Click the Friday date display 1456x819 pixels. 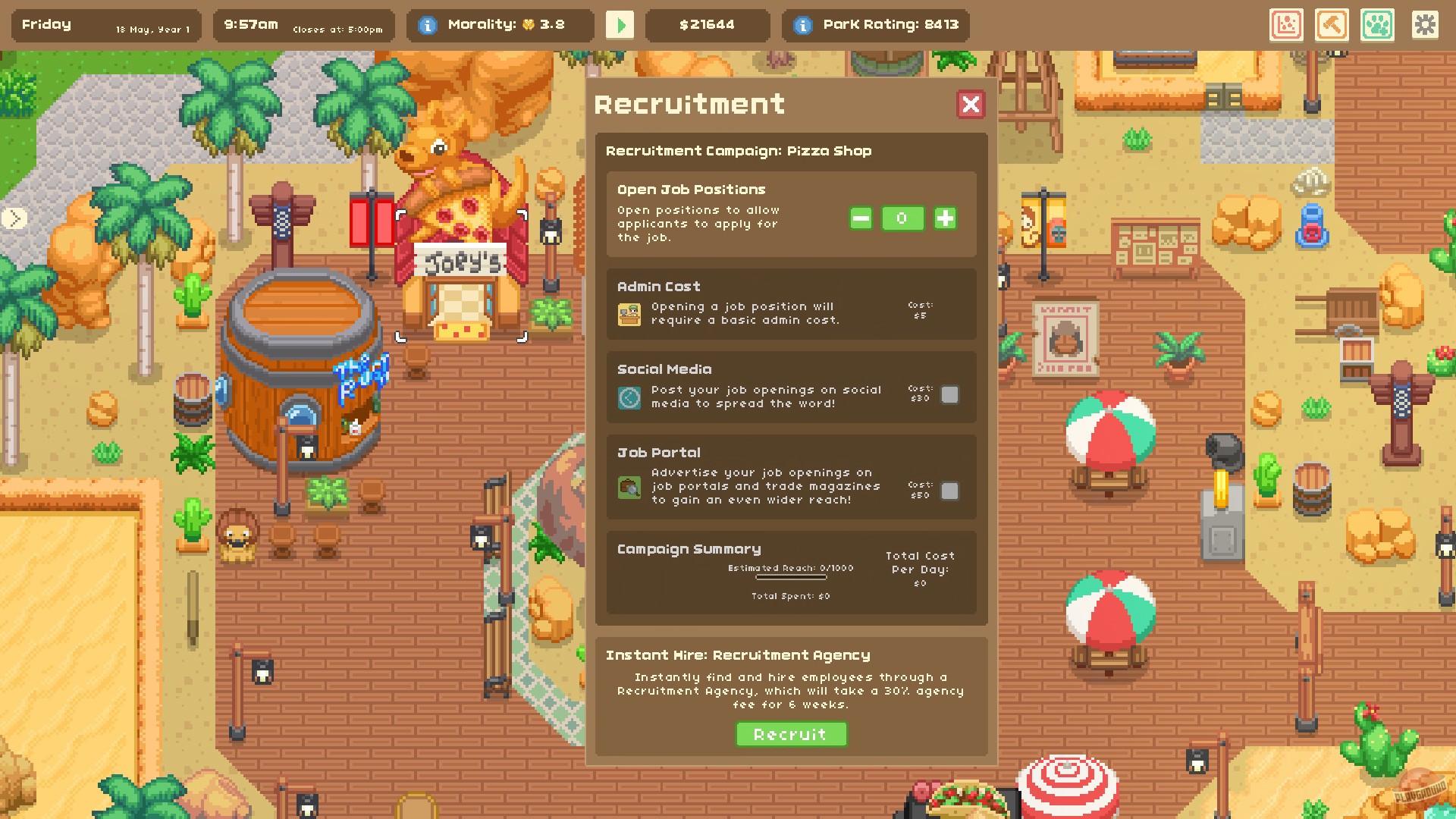(47, 24)
